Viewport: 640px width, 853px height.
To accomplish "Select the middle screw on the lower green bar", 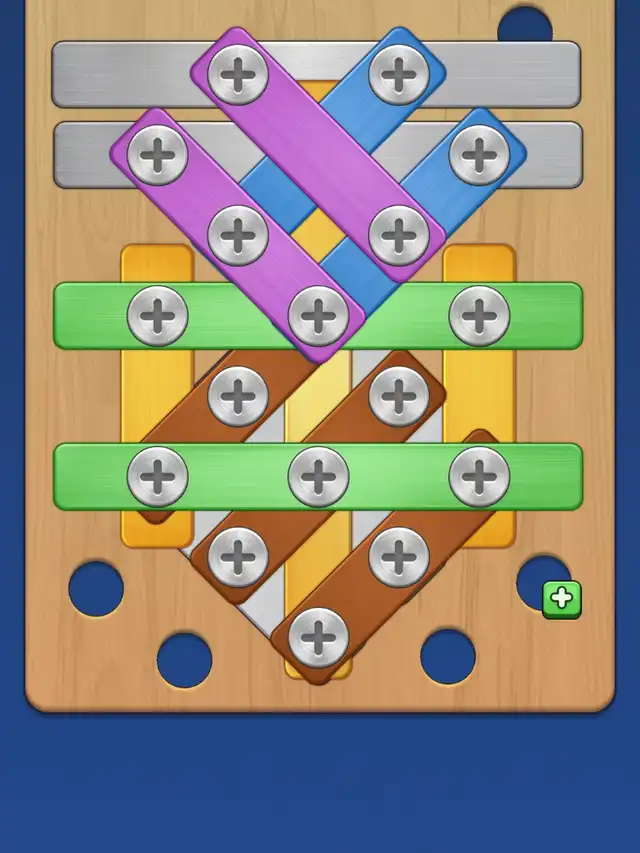I will point(318,476).
